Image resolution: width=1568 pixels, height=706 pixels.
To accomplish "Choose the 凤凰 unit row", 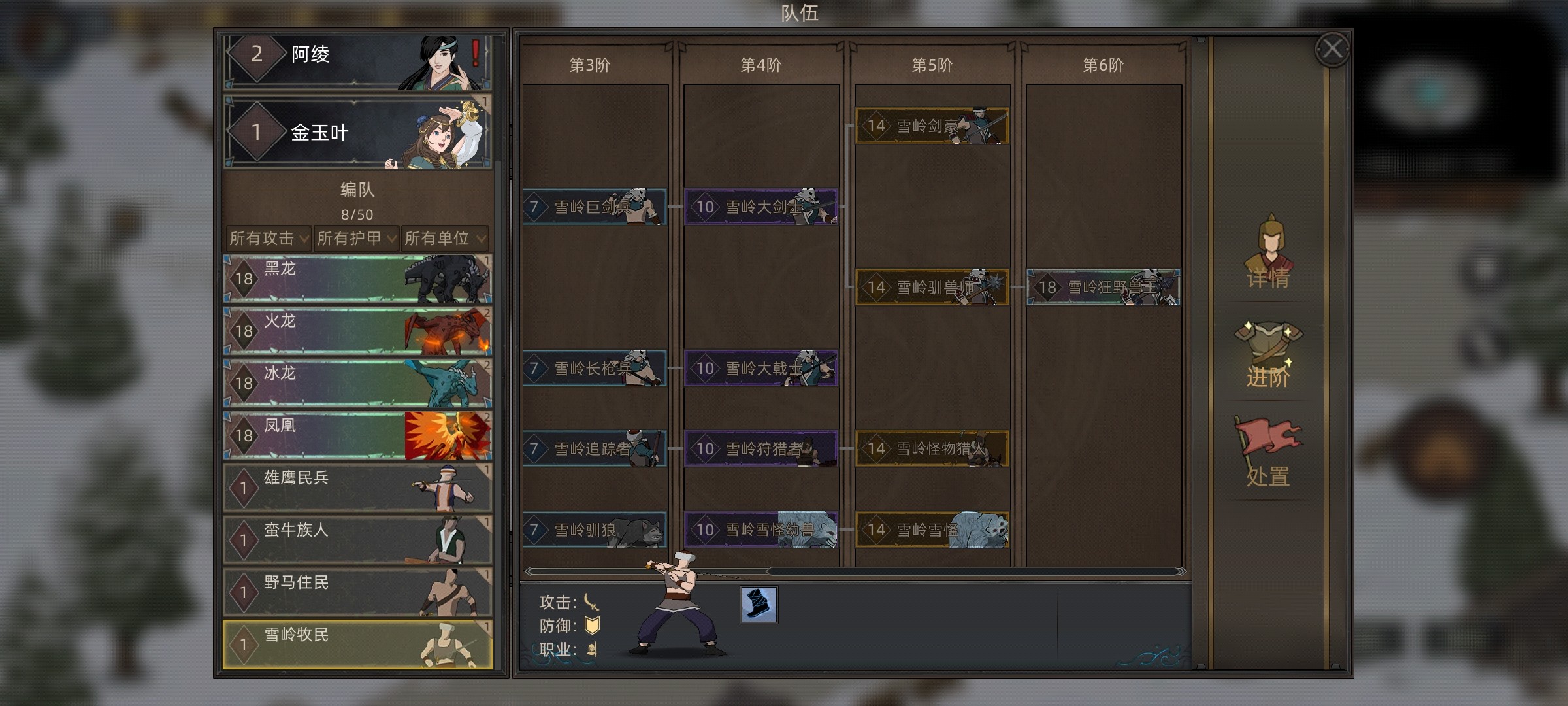I will (x=357, y=436).
